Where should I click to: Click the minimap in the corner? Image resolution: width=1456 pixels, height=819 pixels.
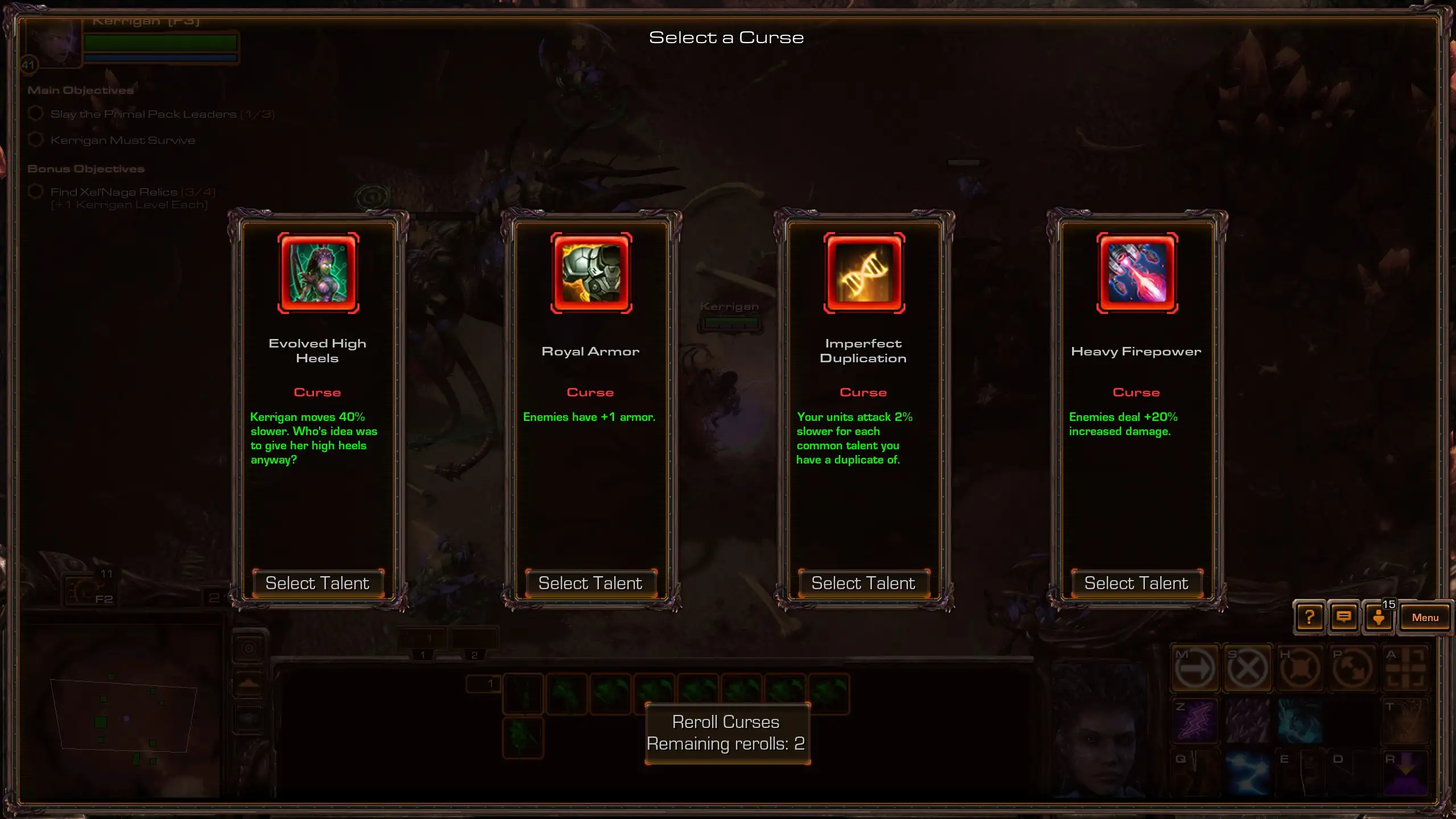tap(124, 717)
